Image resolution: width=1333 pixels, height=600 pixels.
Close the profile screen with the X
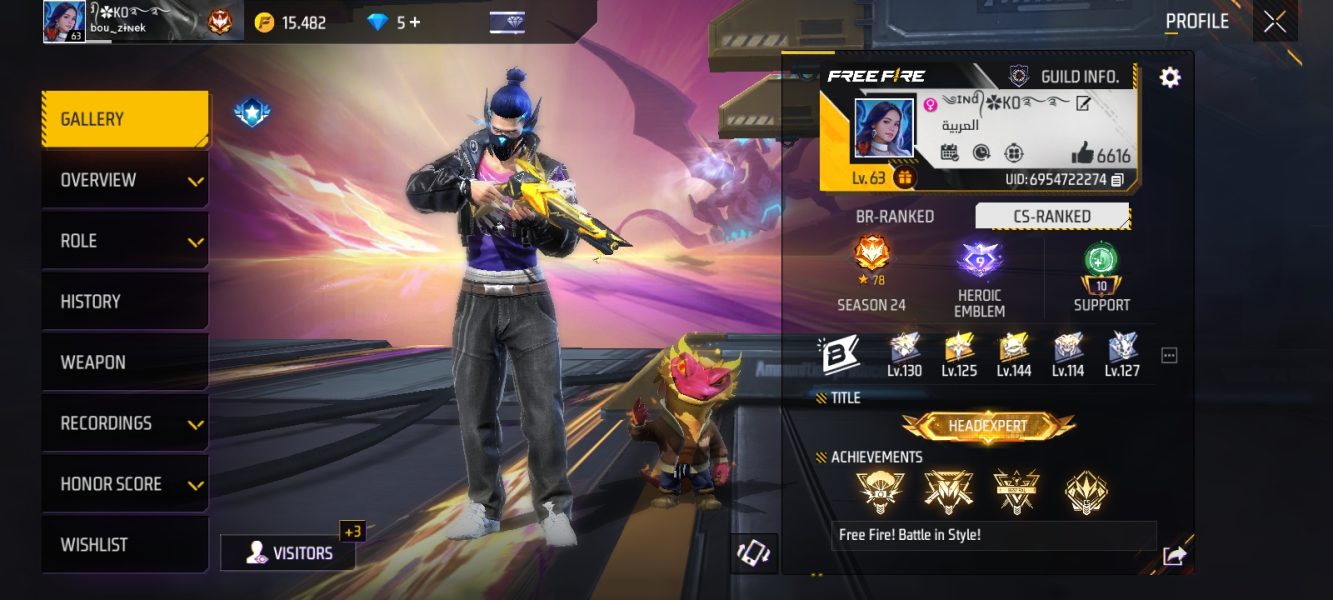1275,22
